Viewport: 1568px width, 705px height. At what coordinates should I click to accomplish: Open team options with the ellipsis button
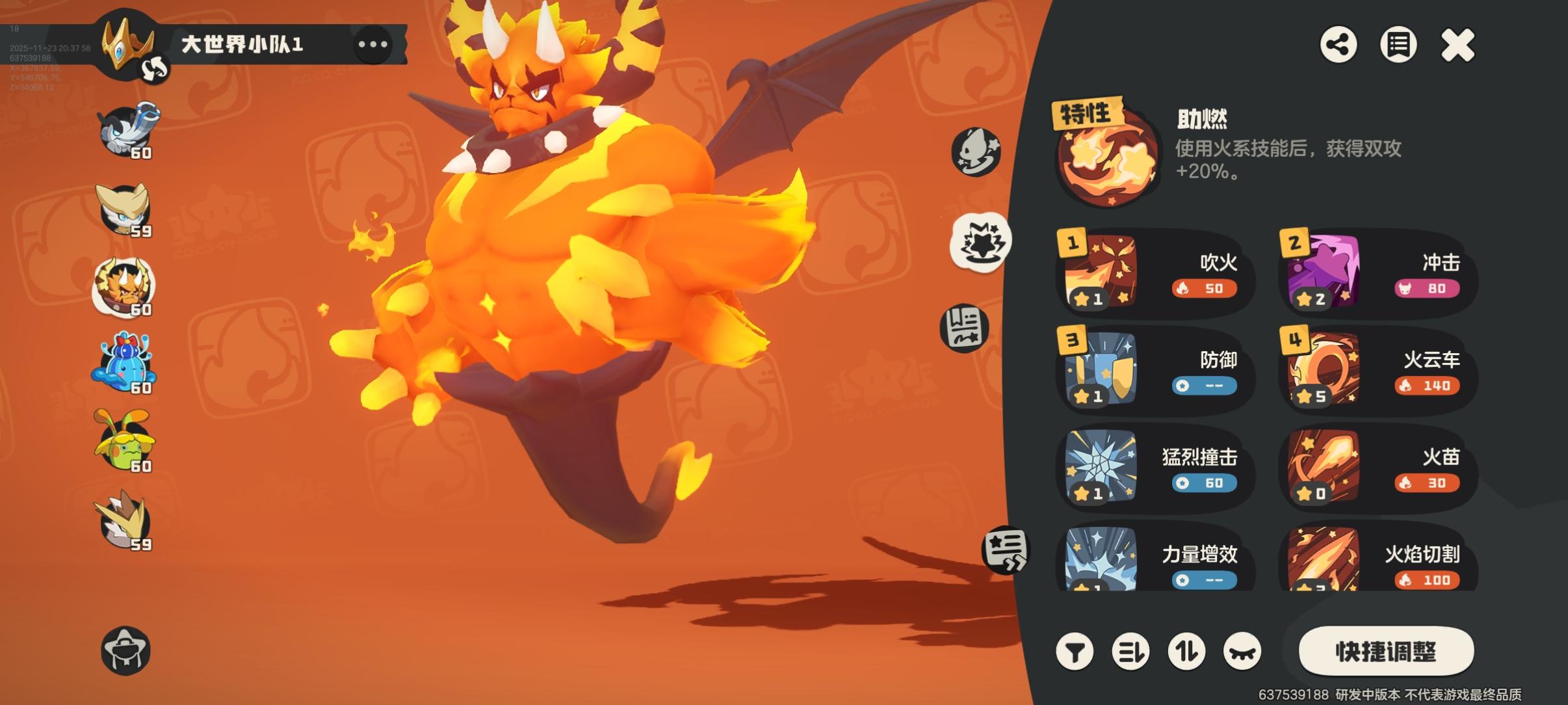(x=372, y=46)
